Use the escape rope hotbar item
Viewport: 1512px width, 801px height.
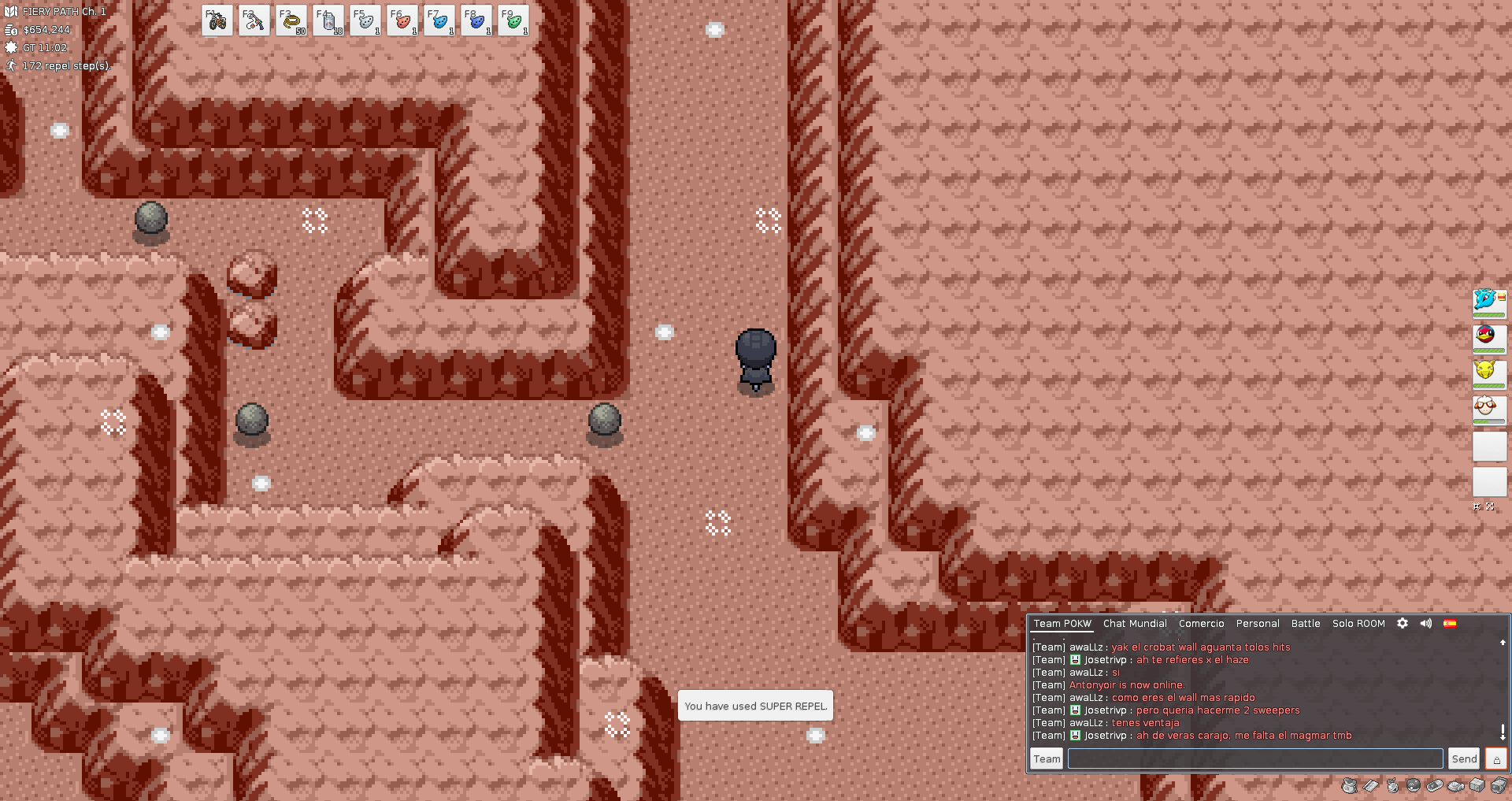[x=291, y=21]
